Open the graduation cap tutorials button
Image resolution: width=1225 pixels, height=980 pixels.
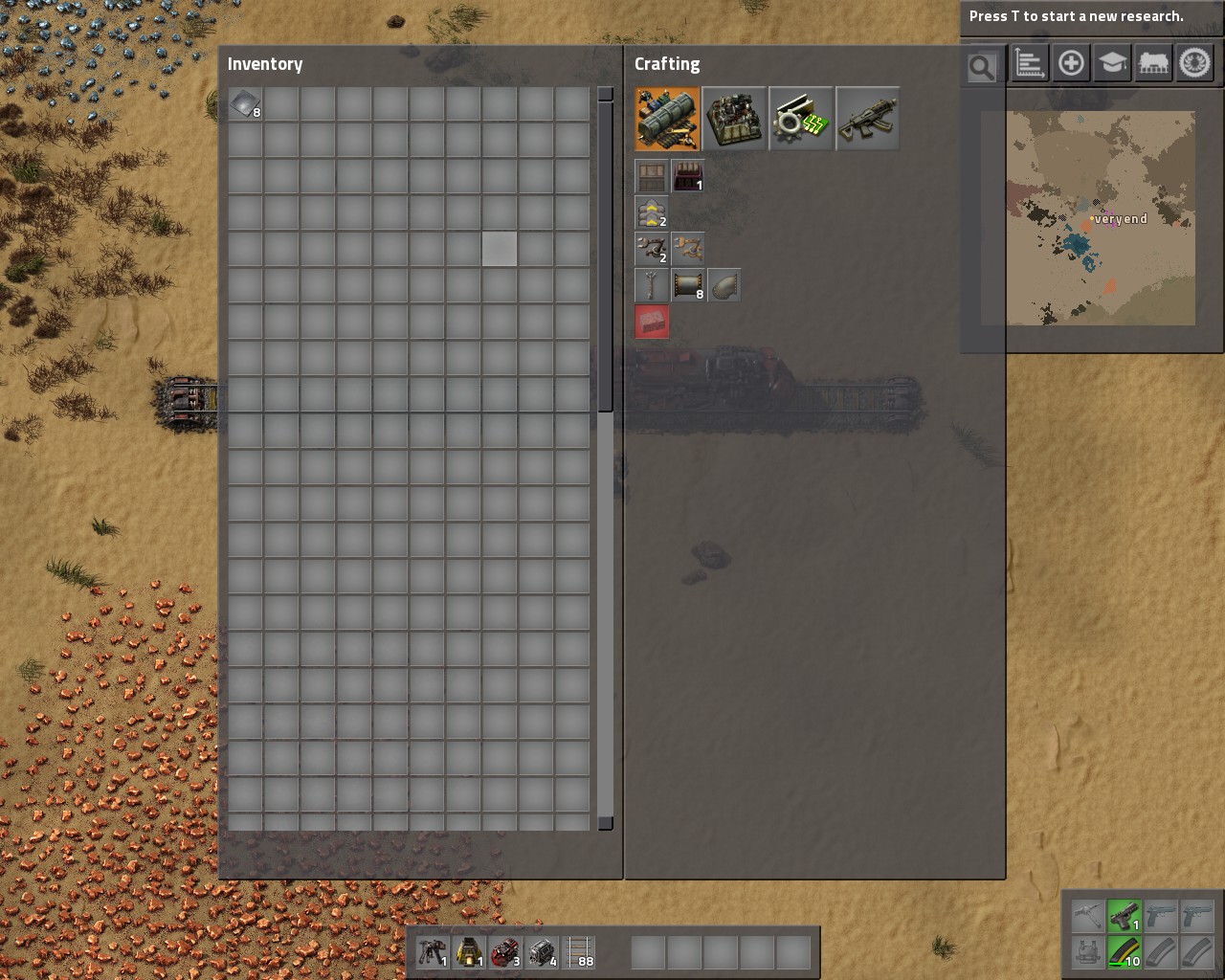click(1112, 64)
